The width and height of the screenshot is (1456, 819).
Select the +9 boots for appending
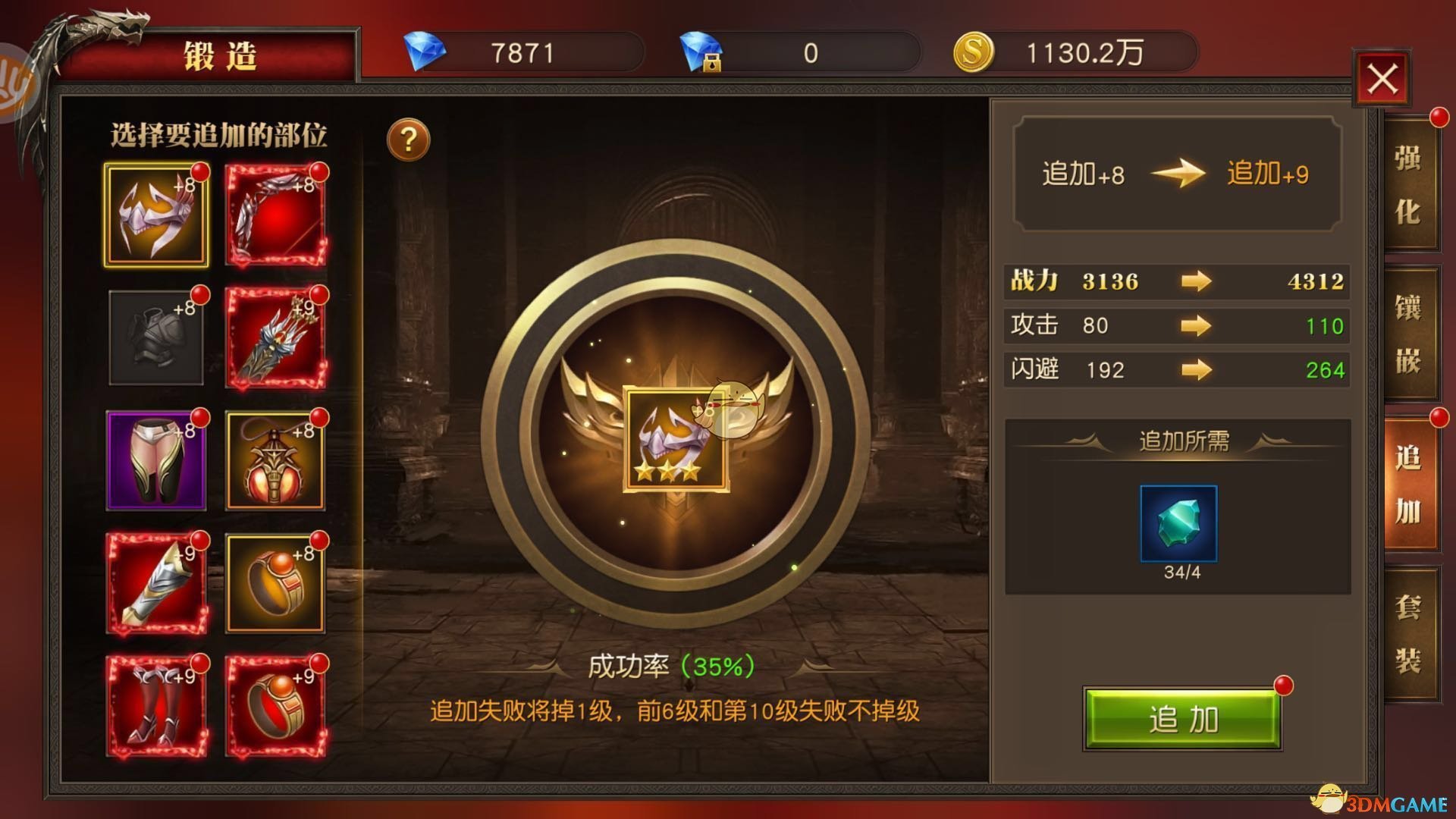pos(157,705)
